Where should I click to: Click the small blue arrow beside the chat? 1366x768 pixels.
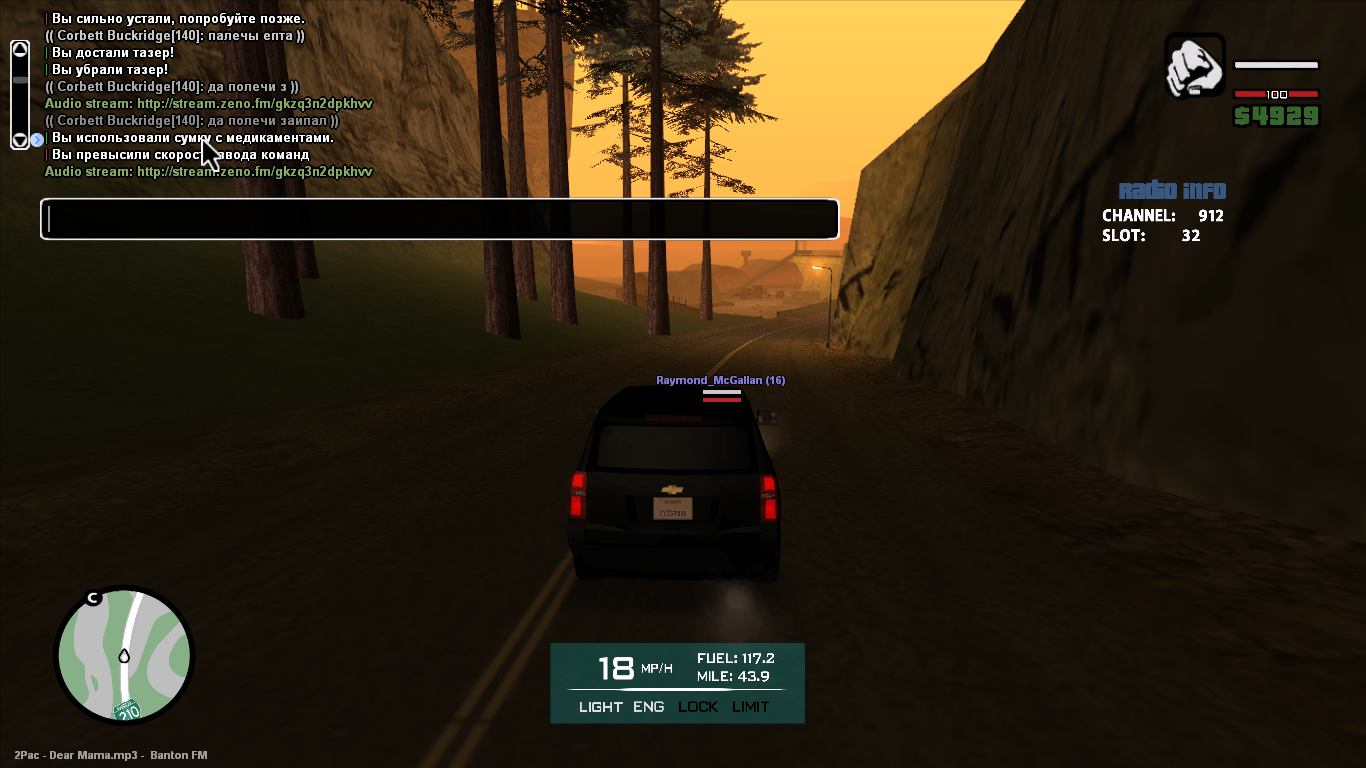pyautogui.click(x=37, y=140)
